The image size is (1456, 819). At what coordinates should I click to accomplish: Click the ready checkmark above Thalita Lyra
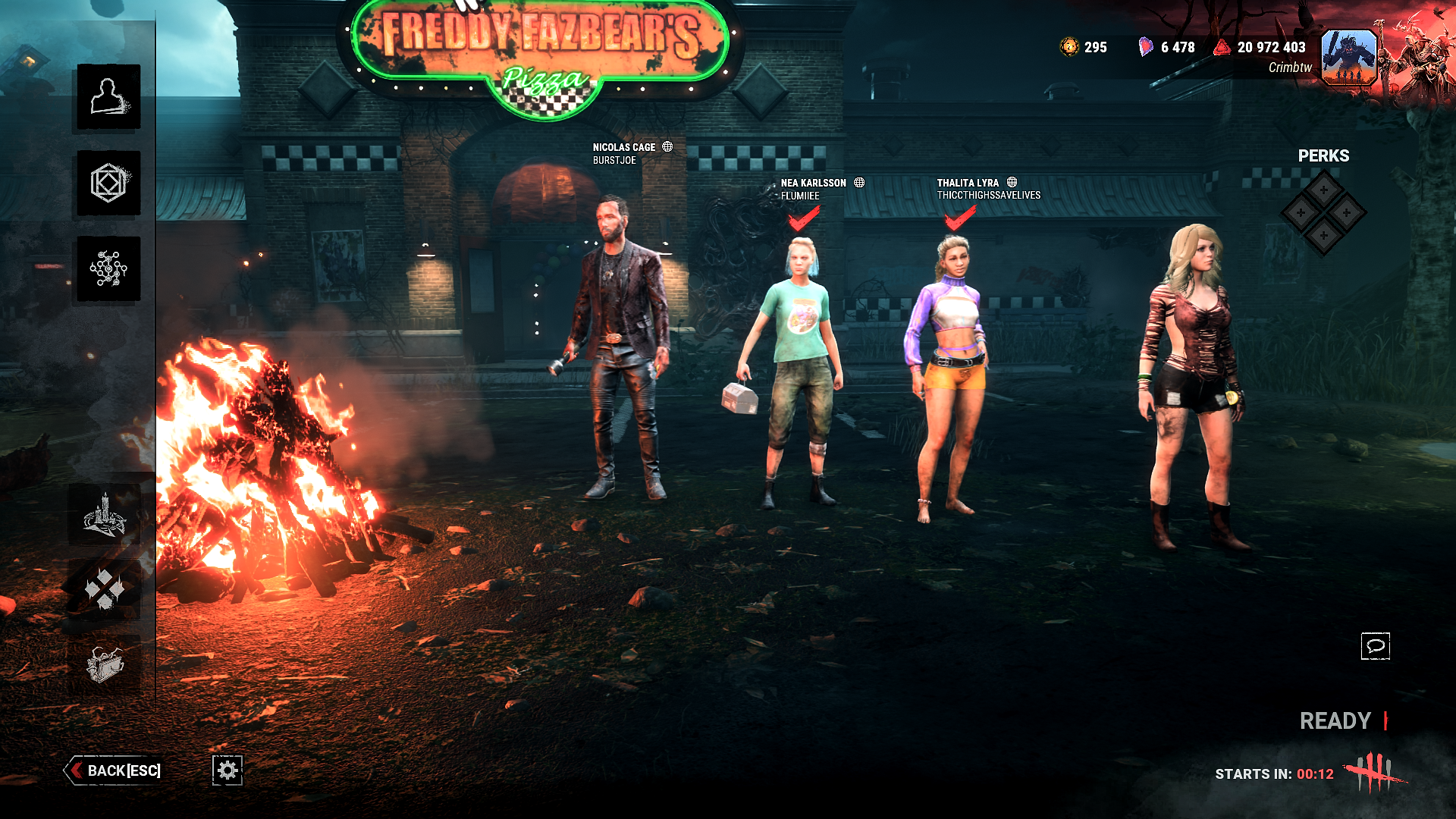click(x=955, y=221)
